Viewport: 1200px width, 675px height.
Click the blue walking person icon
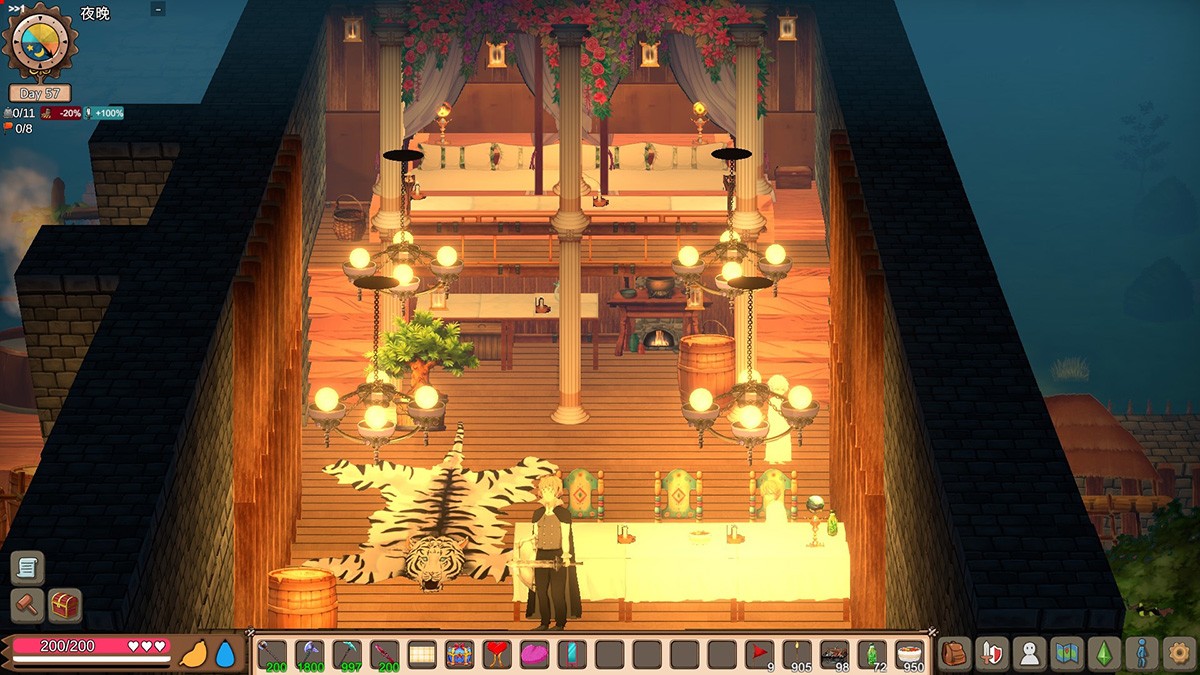click(x=1141, y=654)
